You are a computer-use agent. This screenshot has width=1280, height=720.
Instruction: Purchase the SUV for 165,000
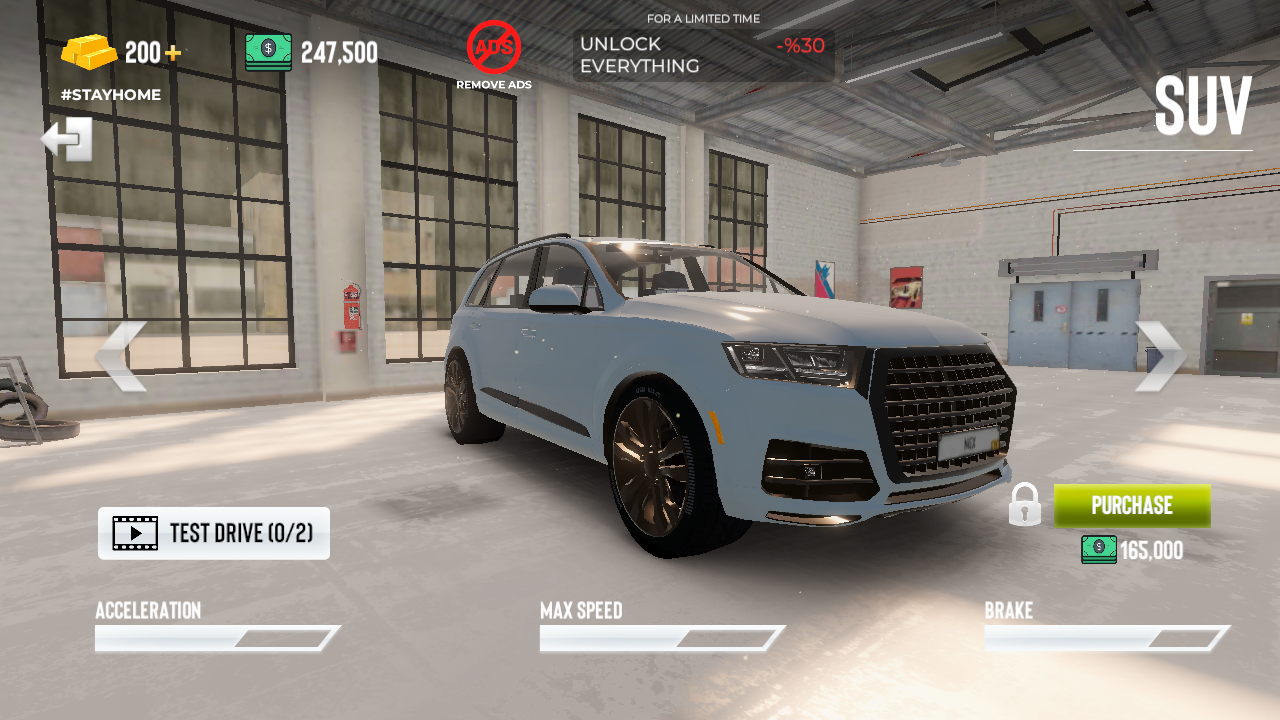click(x=1131, y=505)
